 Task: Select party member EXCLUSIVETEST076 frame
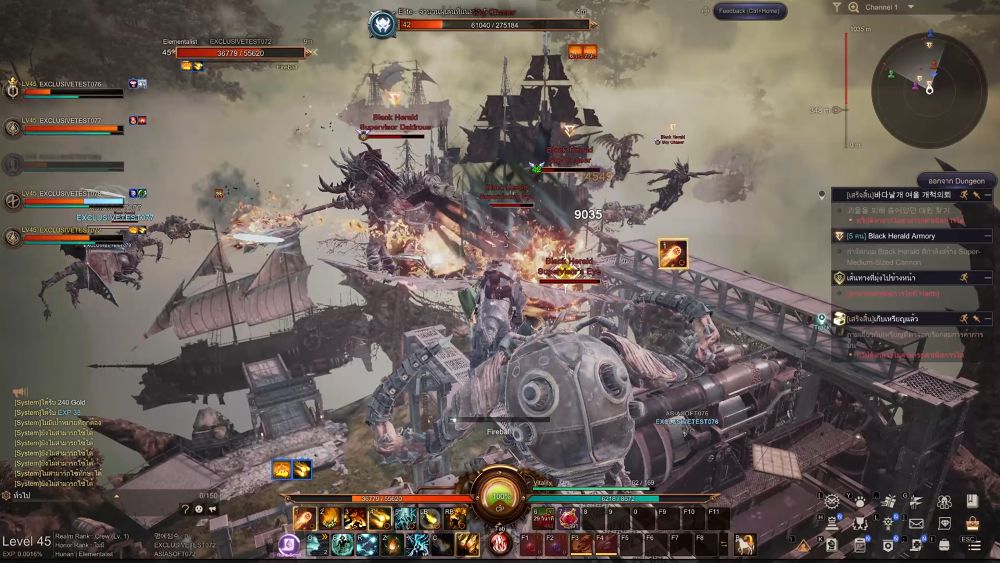(x=70, y=90)
